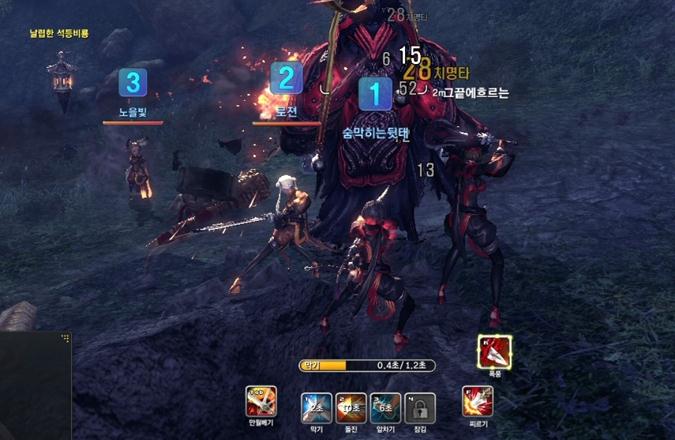Select target marker 1 숨막히는뒷태
The image size is (675, 440).
click(375, 94)
